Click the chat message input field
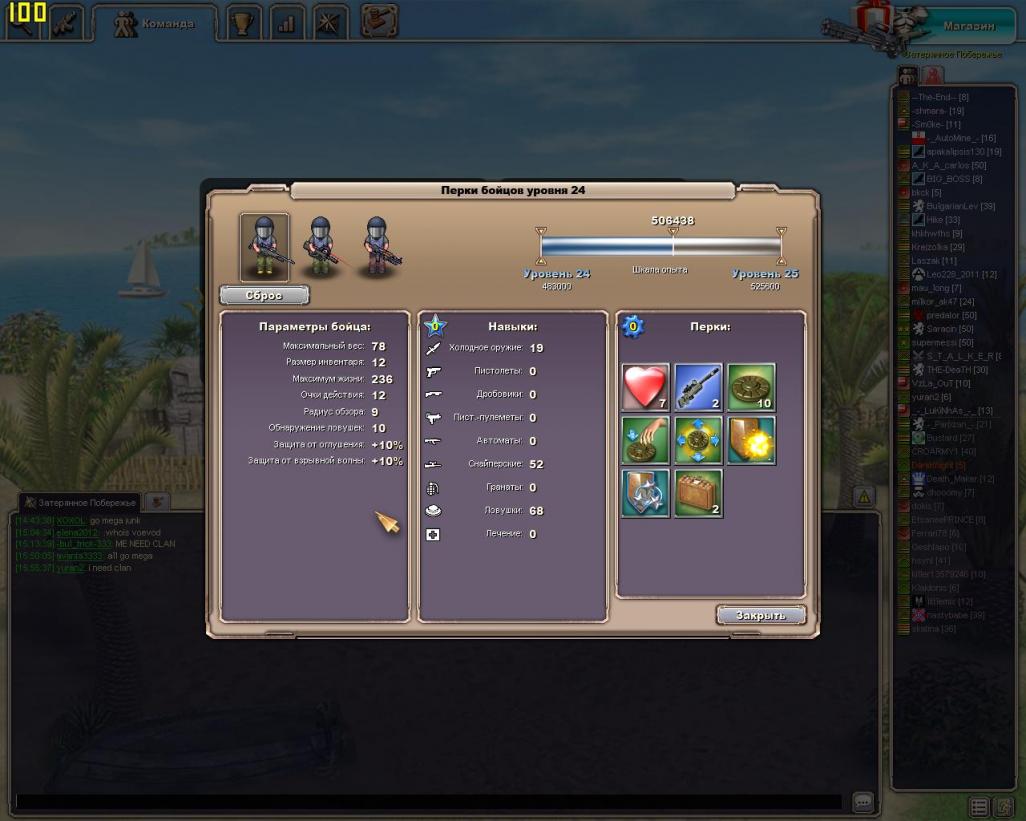This screenshot has width=1026, height=821. click(x=428, y=802)
